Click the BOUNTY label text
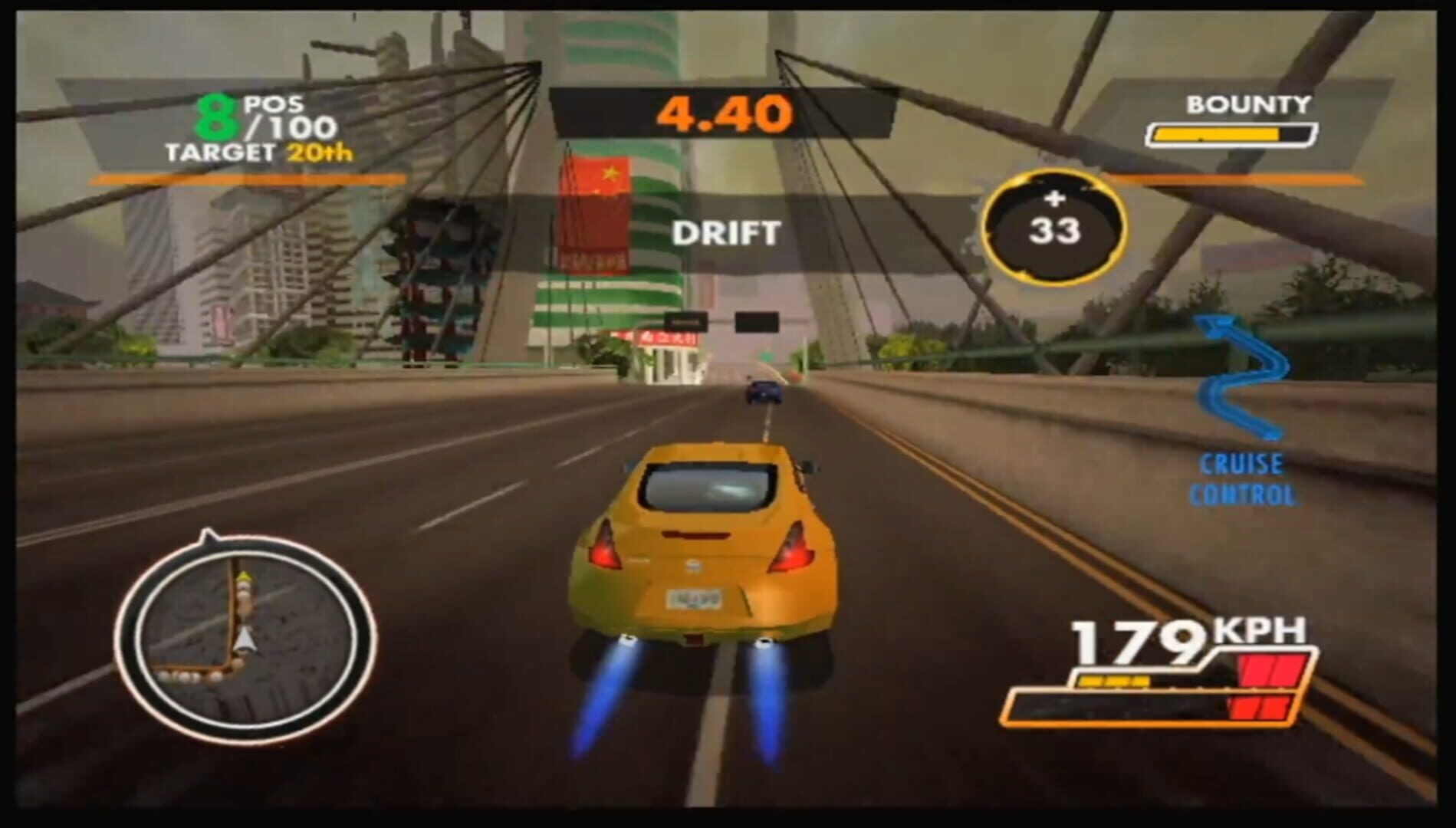The height and width of the screenshot is (828, 1456). (1247, 102)
